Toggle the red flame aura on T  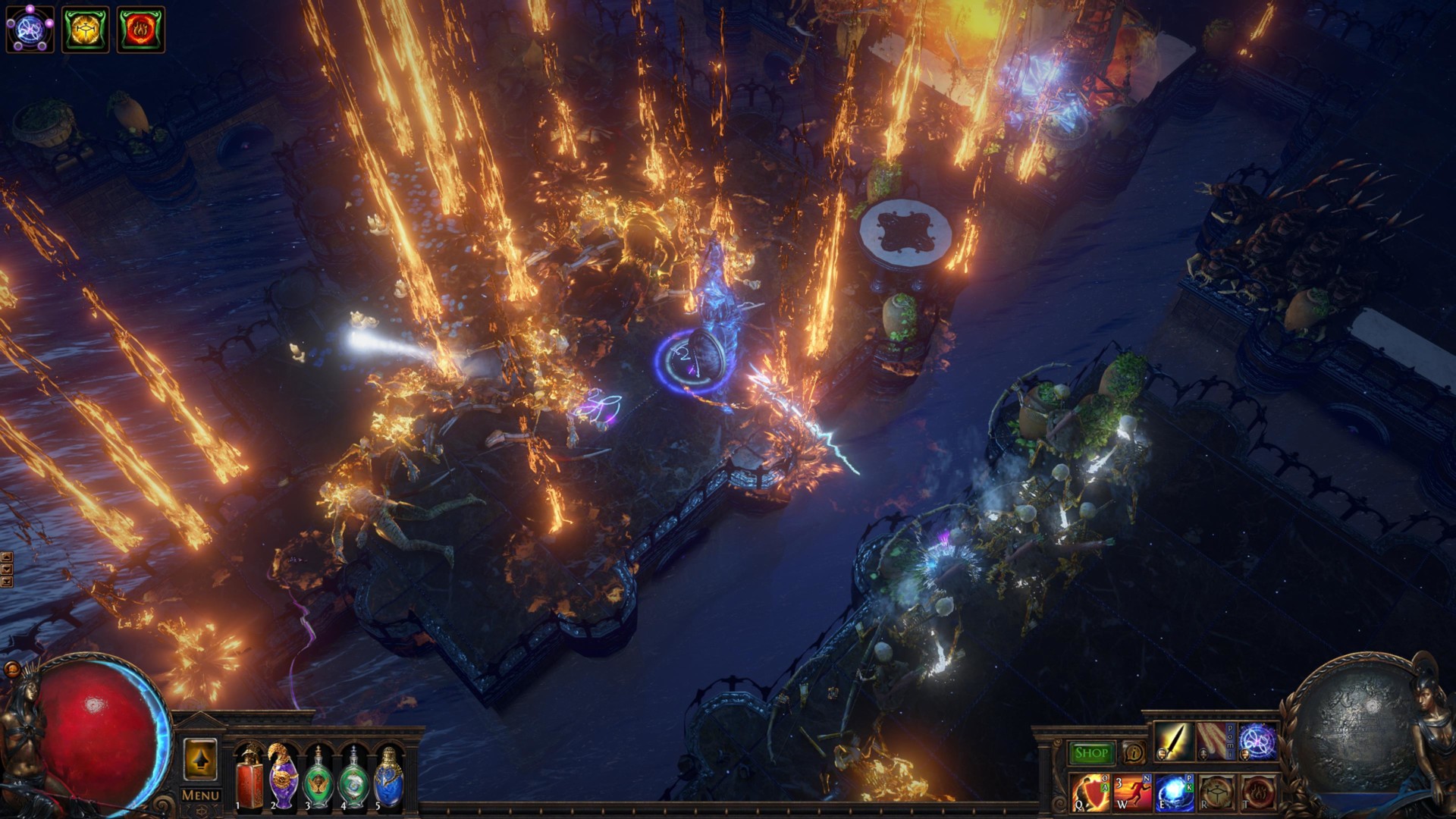coord(1258,792)
